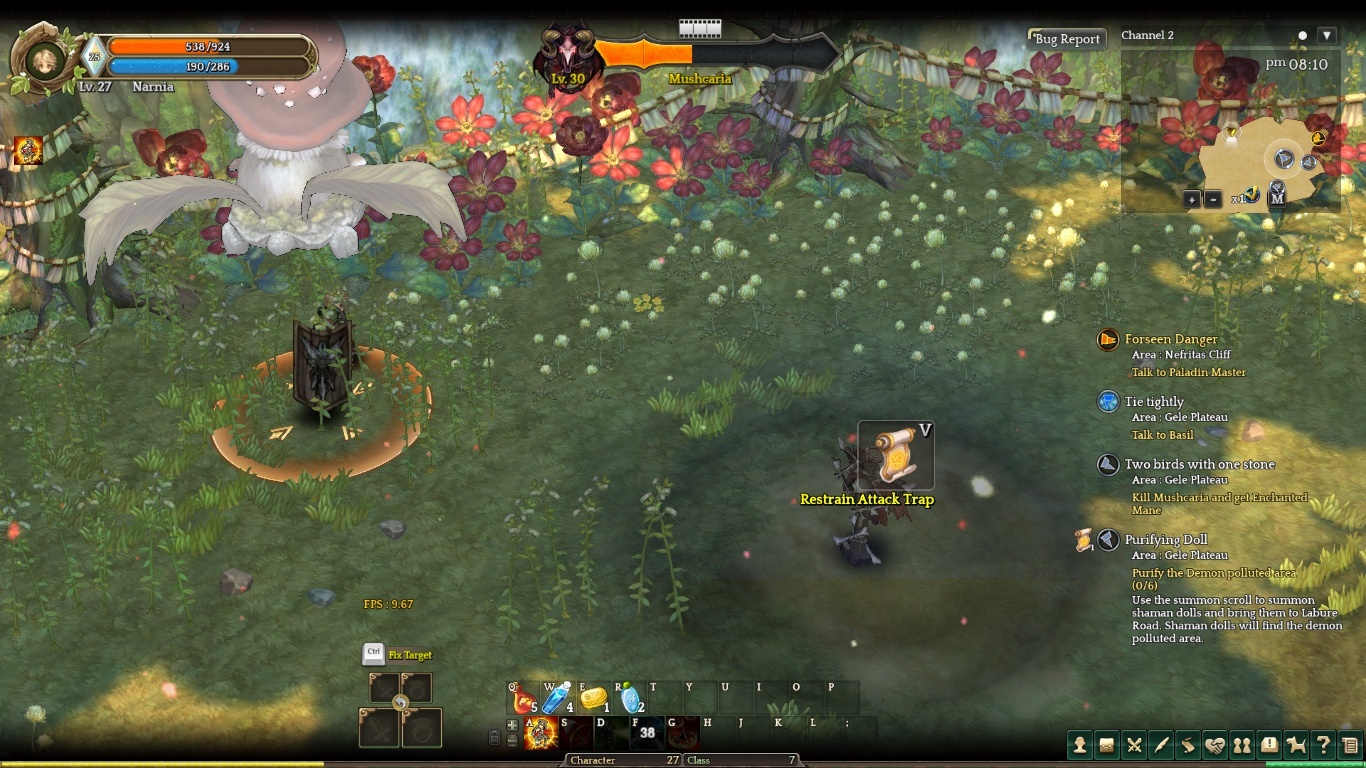
Task: Zoom out the minimap with minus button
Action: click(1213, 199)
